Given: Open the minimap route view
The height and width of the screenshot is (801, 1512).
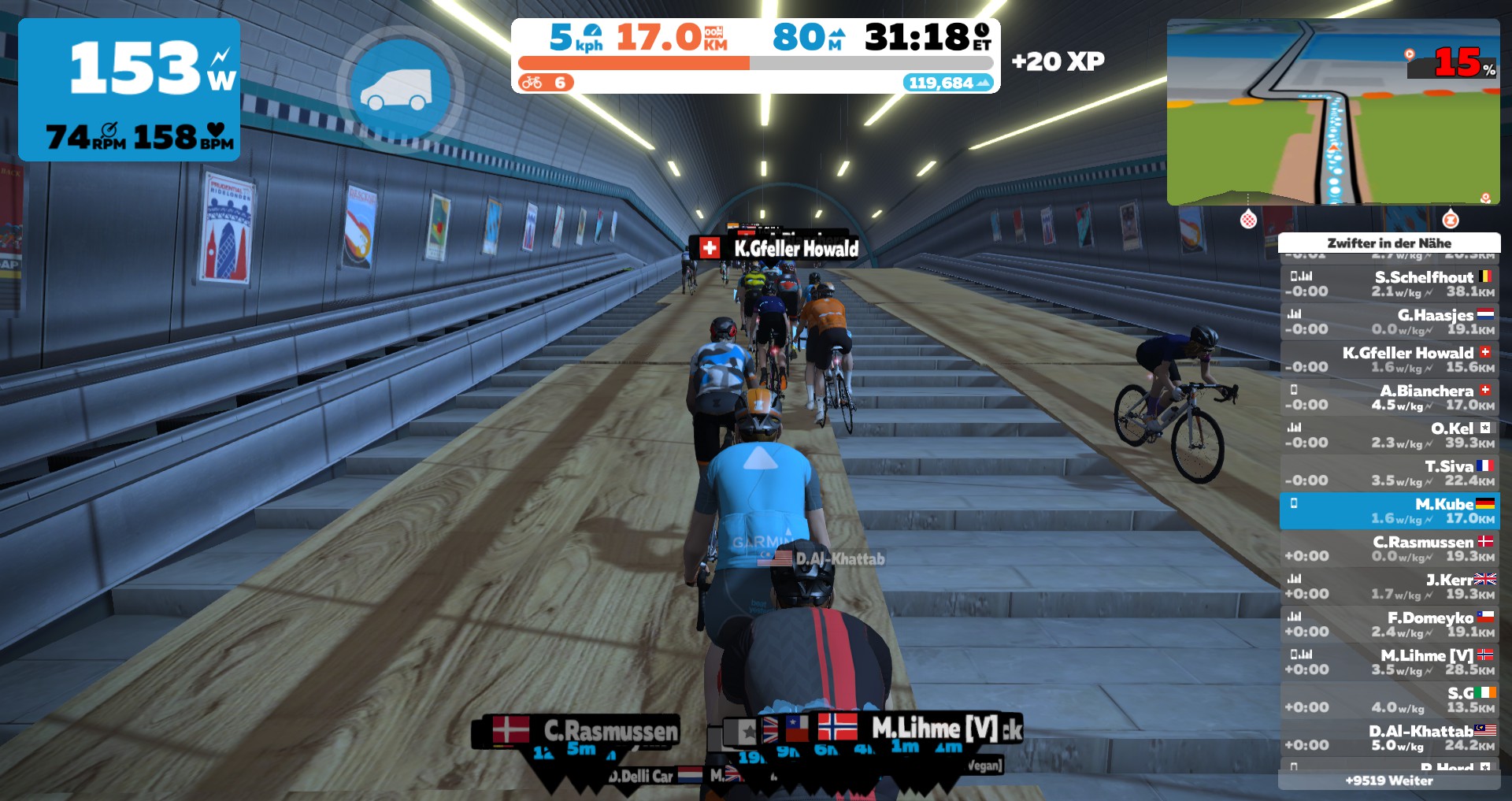Looking at the screenshot, I should point(1332,112).
